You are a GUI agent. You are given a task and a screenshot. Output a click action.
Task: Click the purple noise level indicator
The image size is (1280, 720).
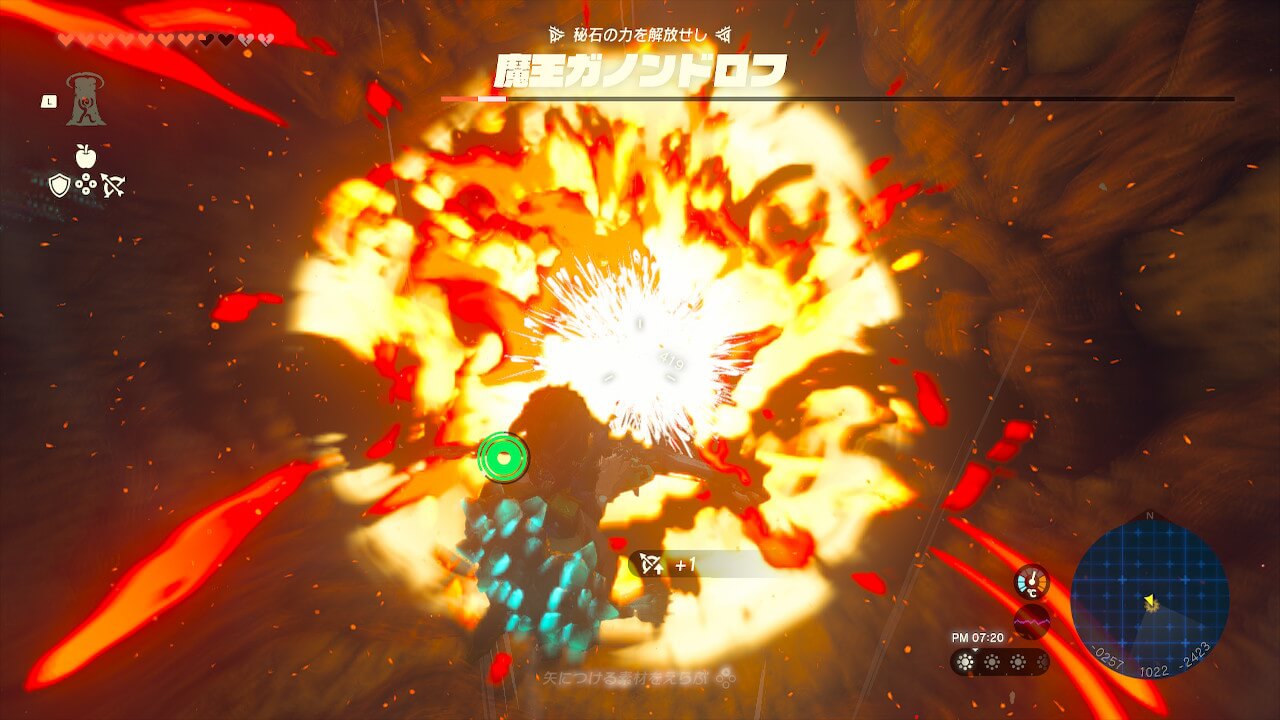point(1031,621)
